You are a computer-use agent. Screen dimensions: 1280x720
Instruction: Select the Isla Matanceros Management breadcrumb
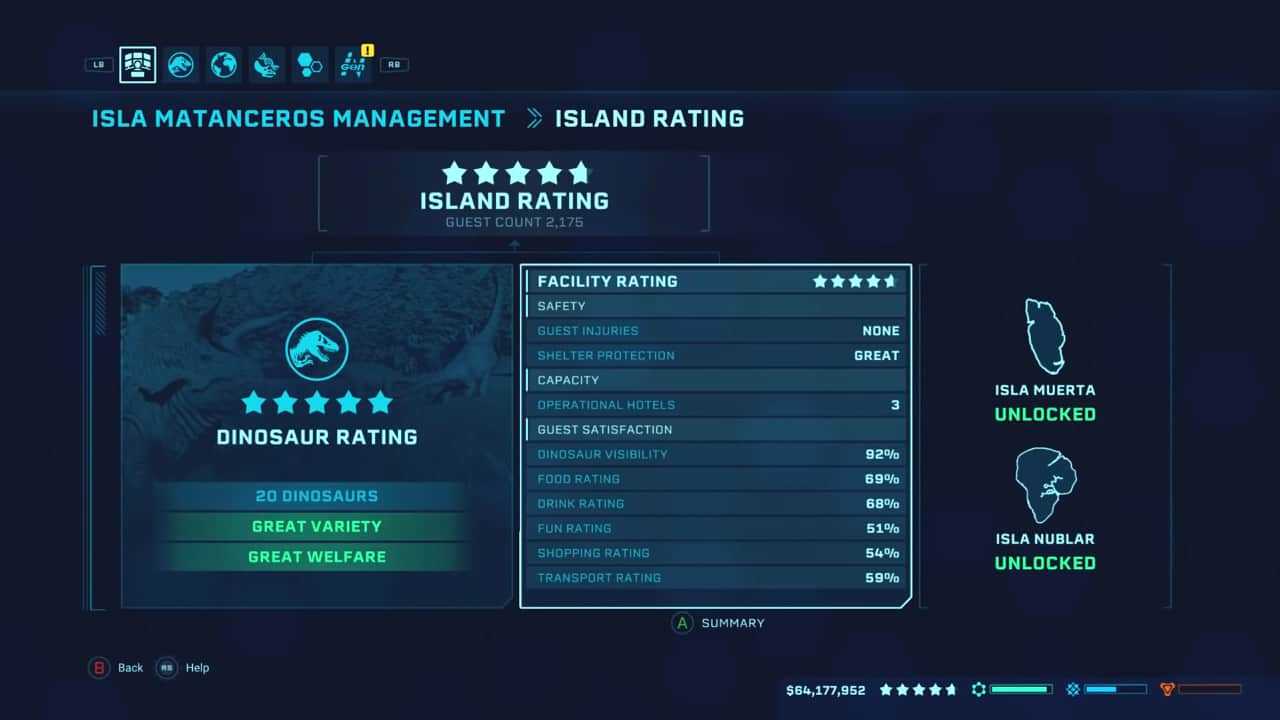298,118
